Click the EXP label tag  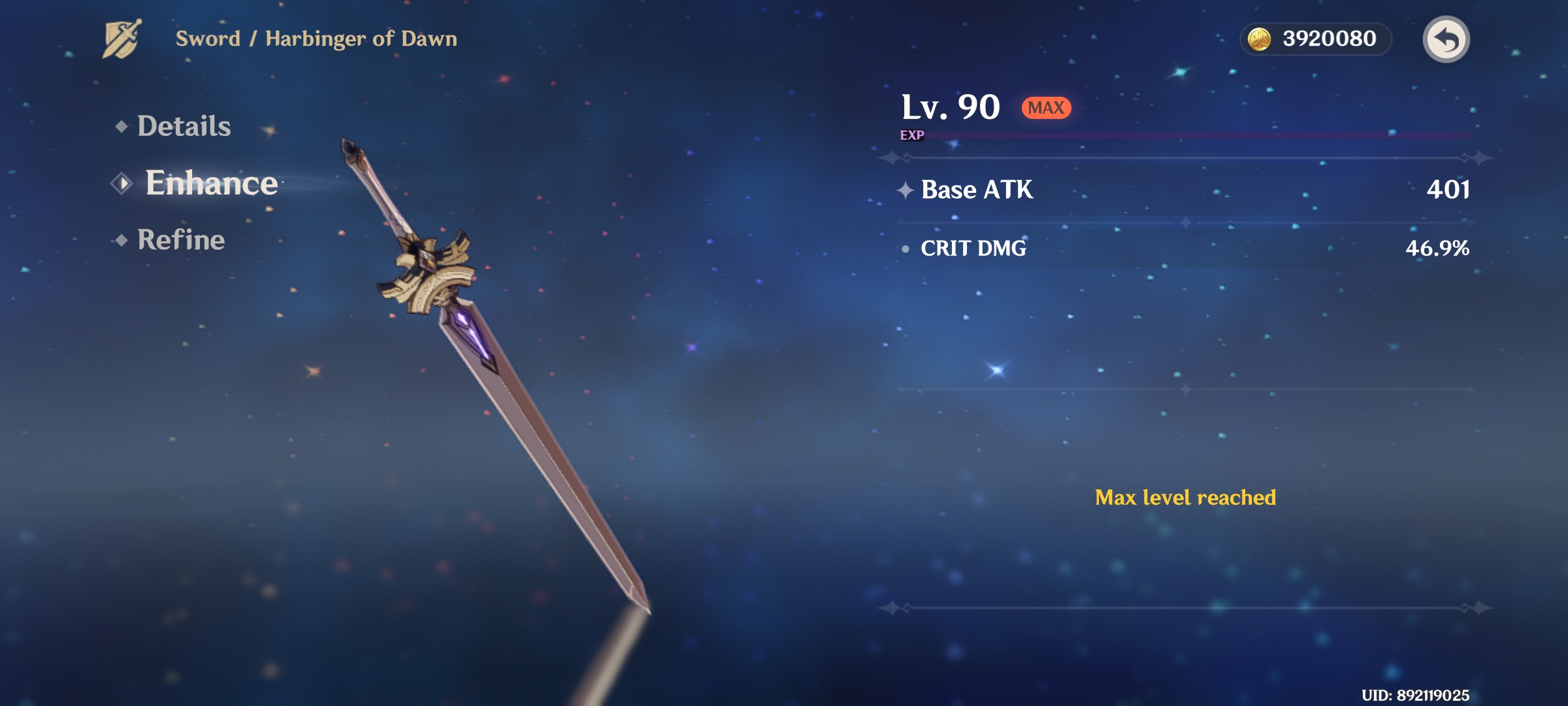pyautogui.click(x=911, y=136)
